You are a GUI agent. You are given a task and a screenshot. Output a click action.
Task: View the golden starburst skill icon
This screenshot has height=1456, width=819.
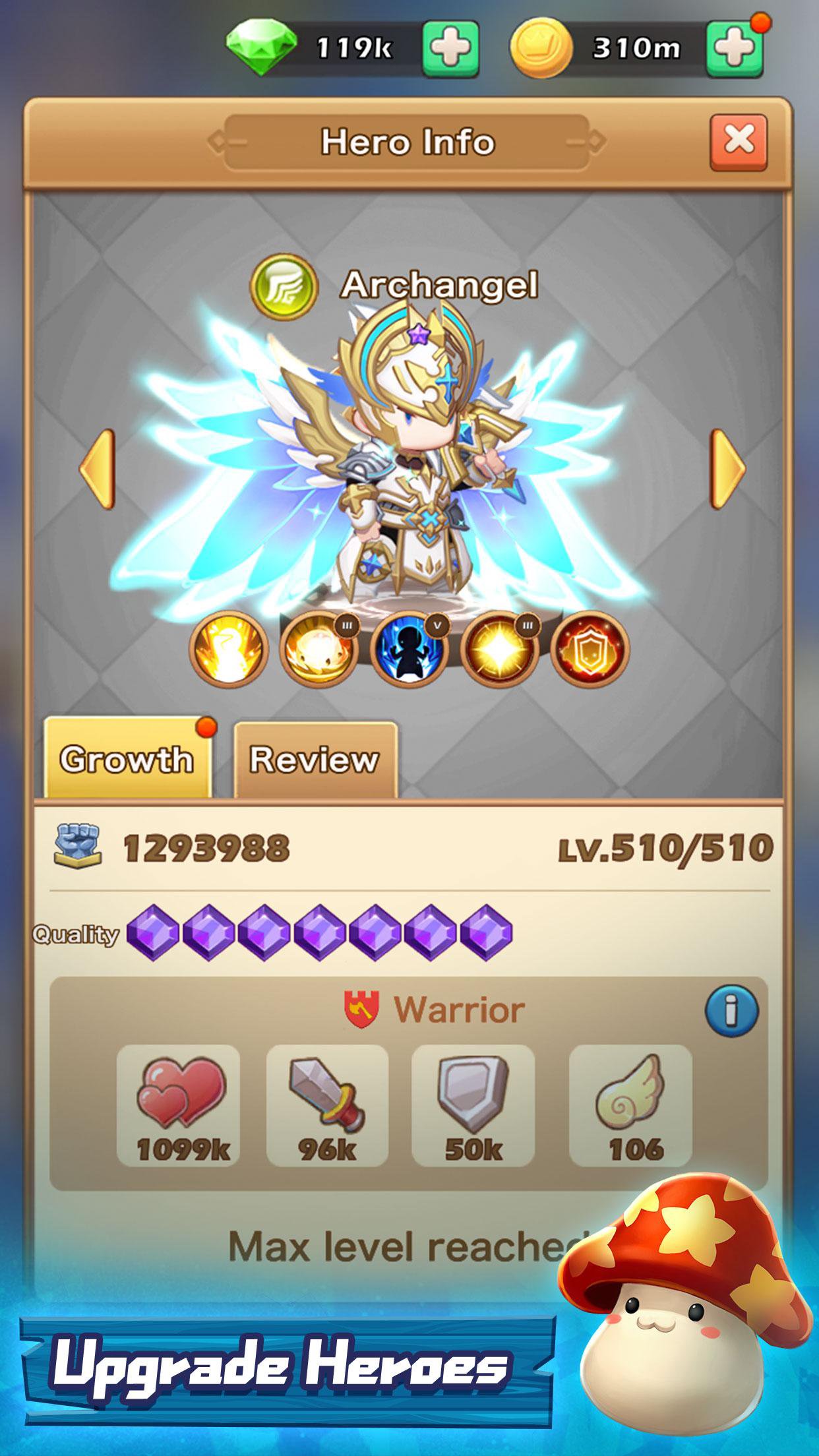pos(499,650)
